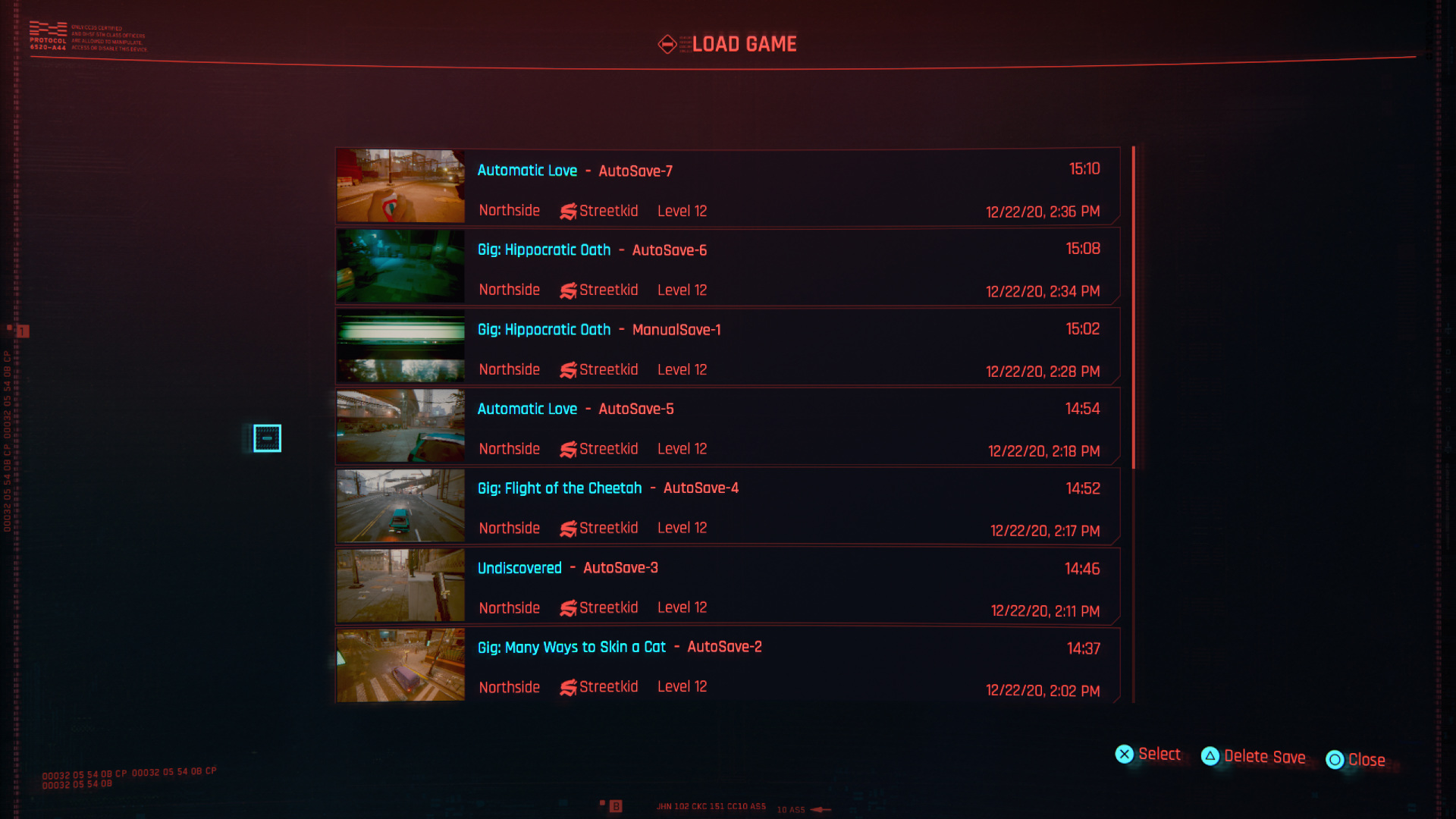Click the Undiscovered AutoSave-3 preview image
This screenshot has height=819, width=1456.
tap(400, 585)
